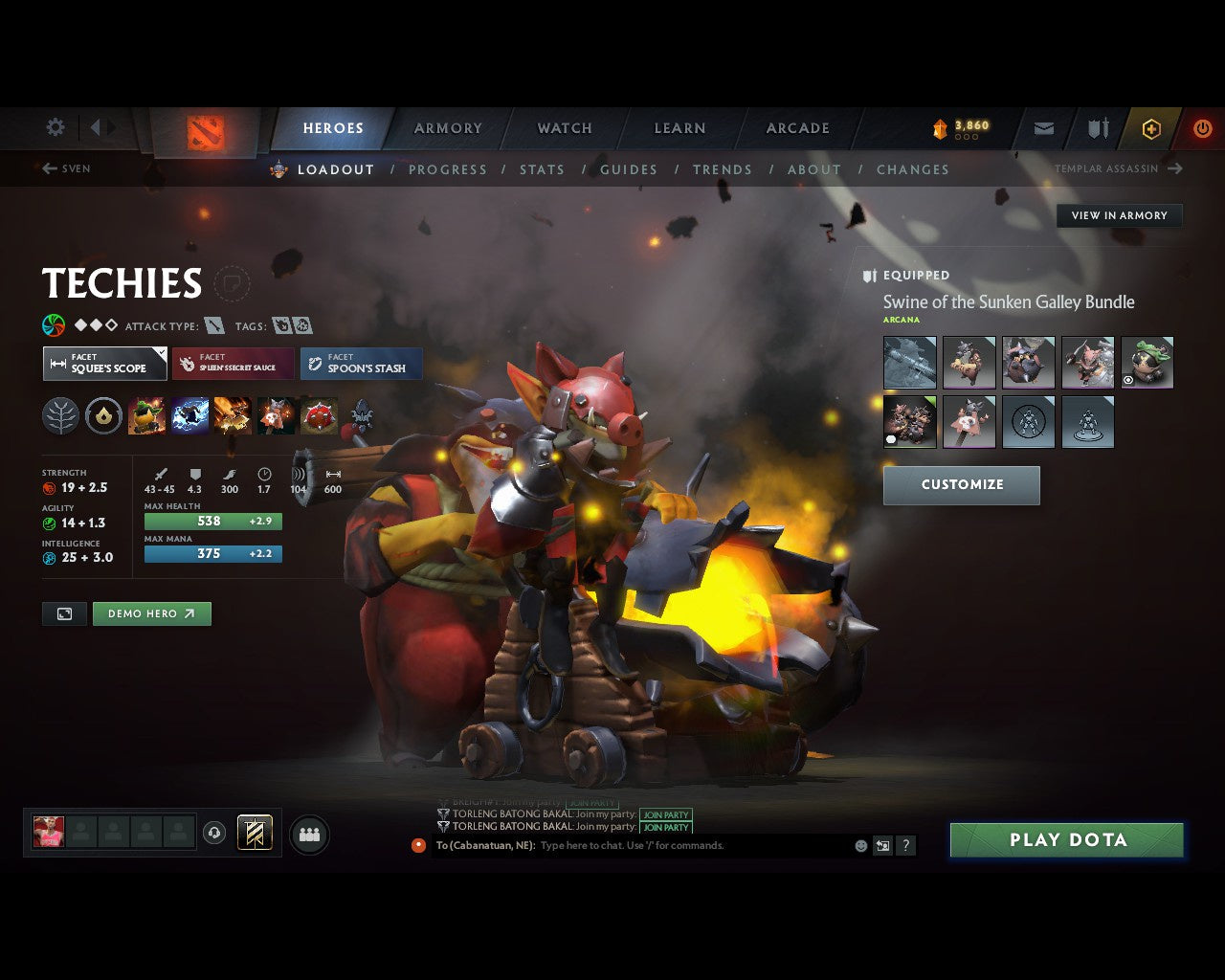The width and height of the screenshot is (1225, 980).
Task: Open the voice chat headset icon
Action: click(x=215, y=834)
